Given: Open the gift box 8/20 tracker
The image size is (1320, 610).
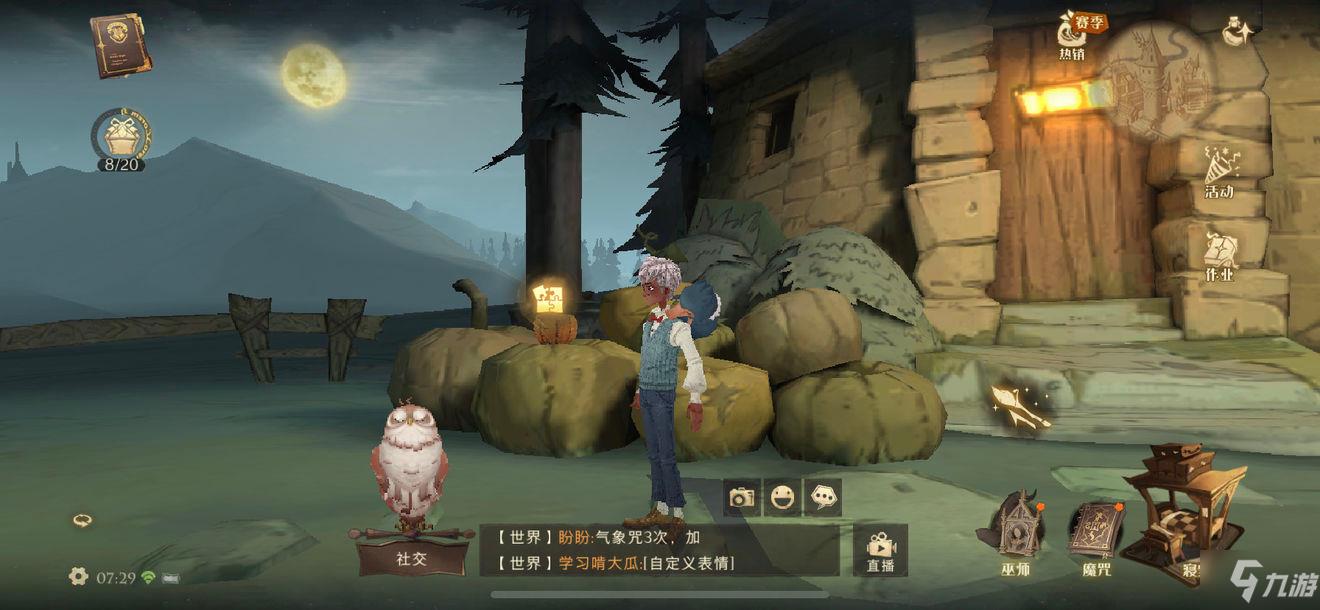Looking at the screenshot, I should click(120, 137).
